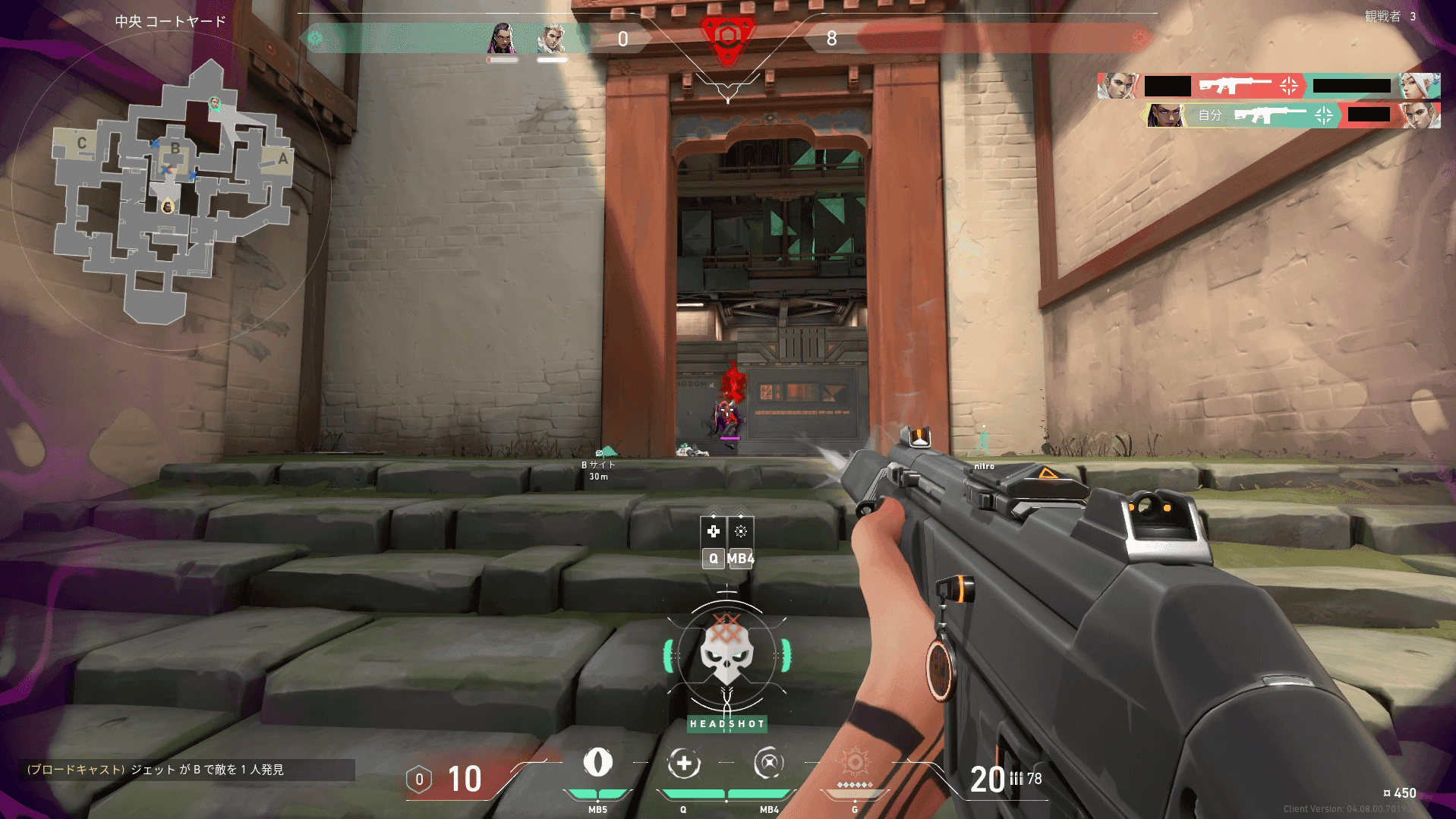Click the minimap in the corner
This screenshot has height=819, width=1456.
click(x=171, y=194)
